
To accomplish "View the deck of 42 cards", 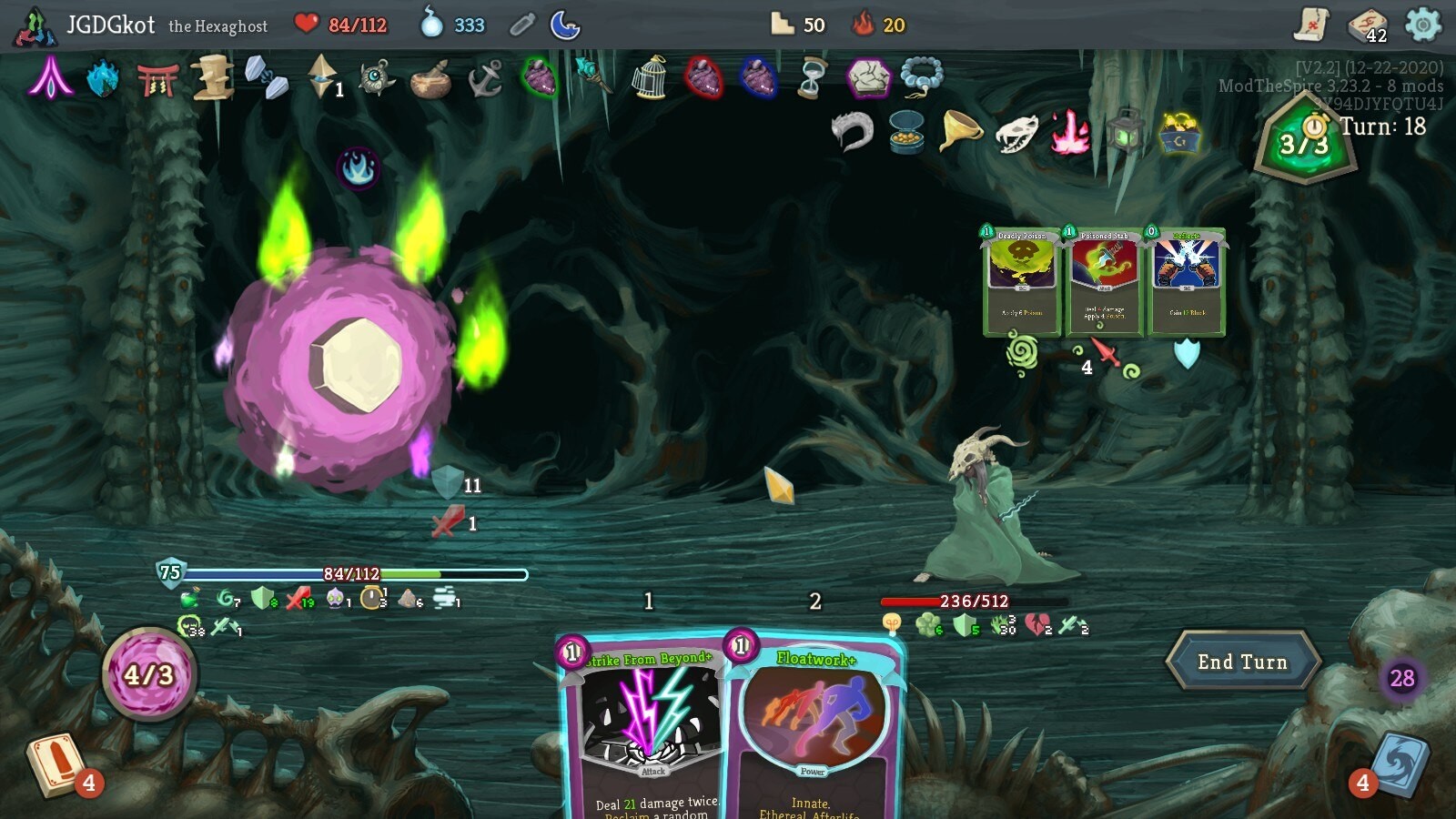I will 1367,25.
